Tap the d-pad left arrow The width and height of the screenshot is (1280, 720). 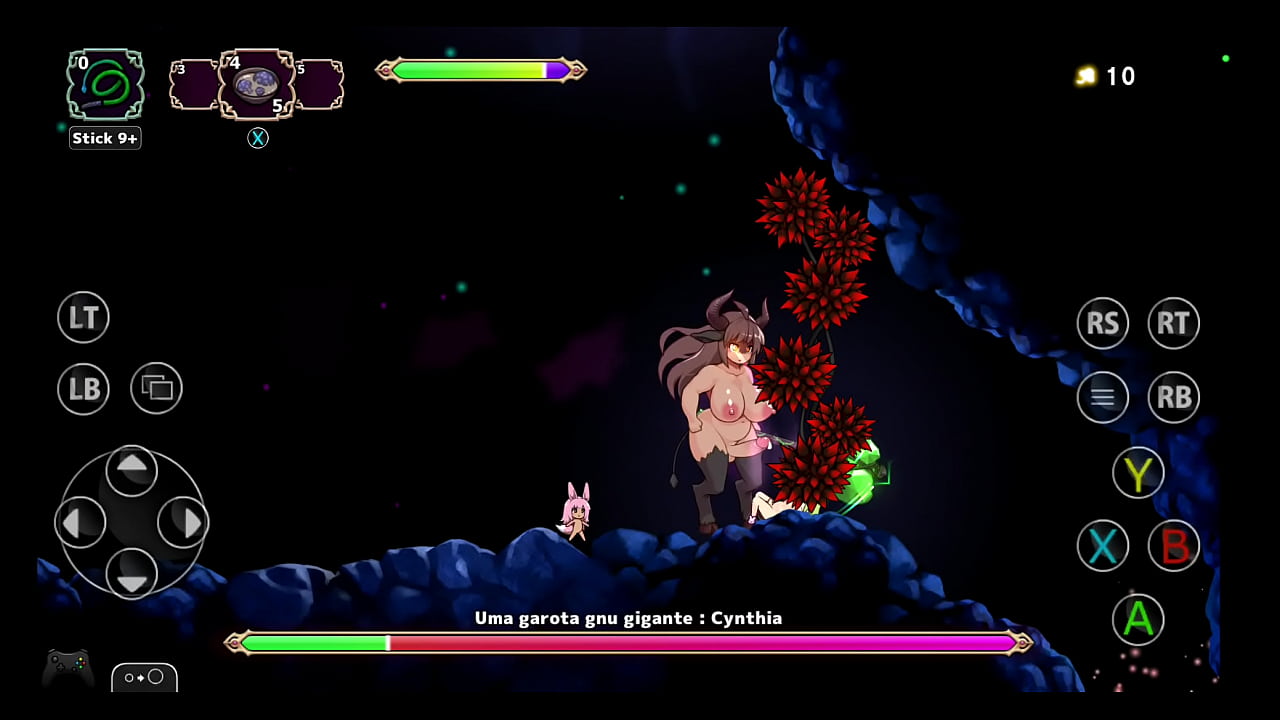[81, 521]
